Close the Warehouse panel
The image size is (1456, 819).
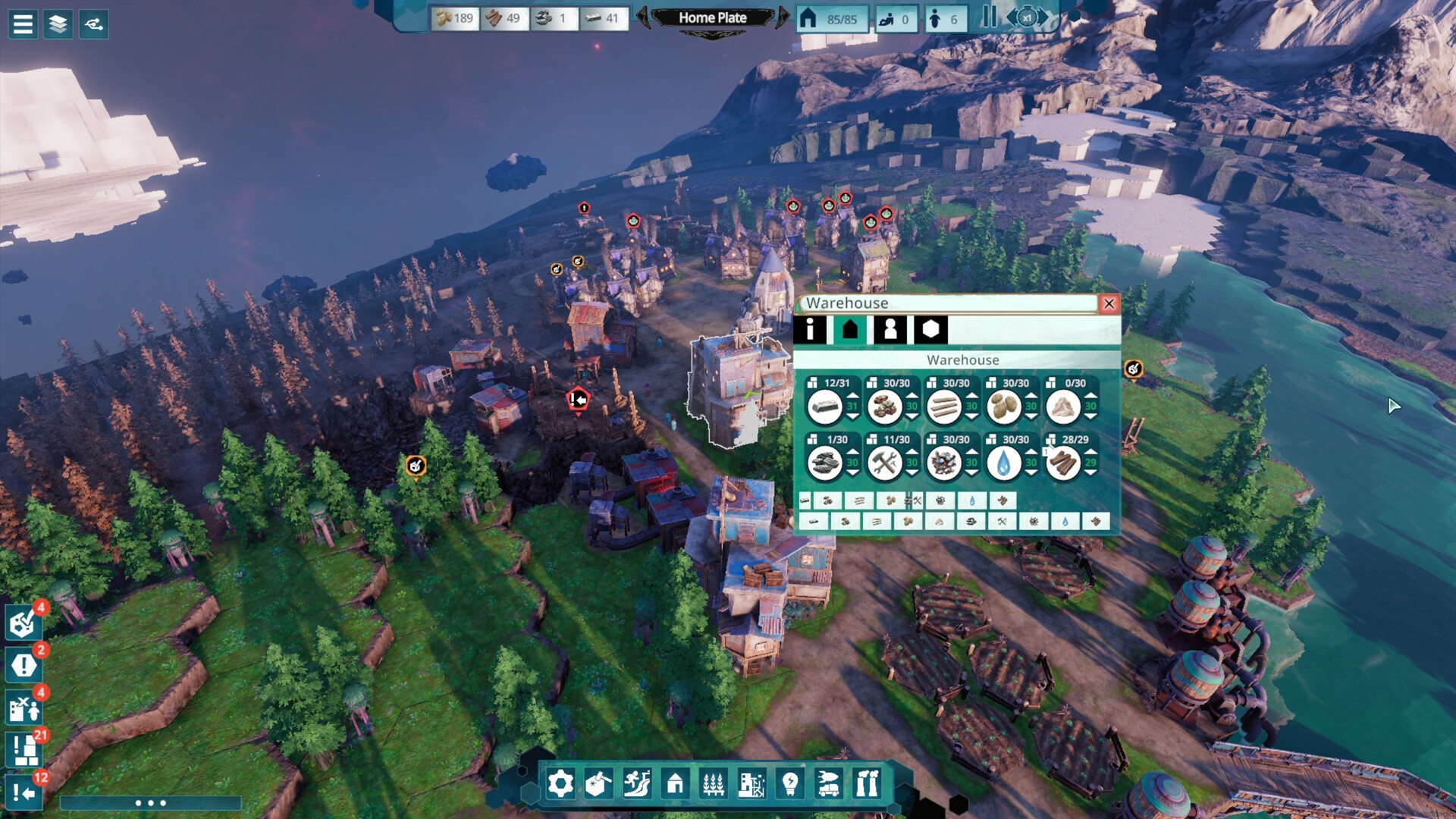coord(1109,304)
